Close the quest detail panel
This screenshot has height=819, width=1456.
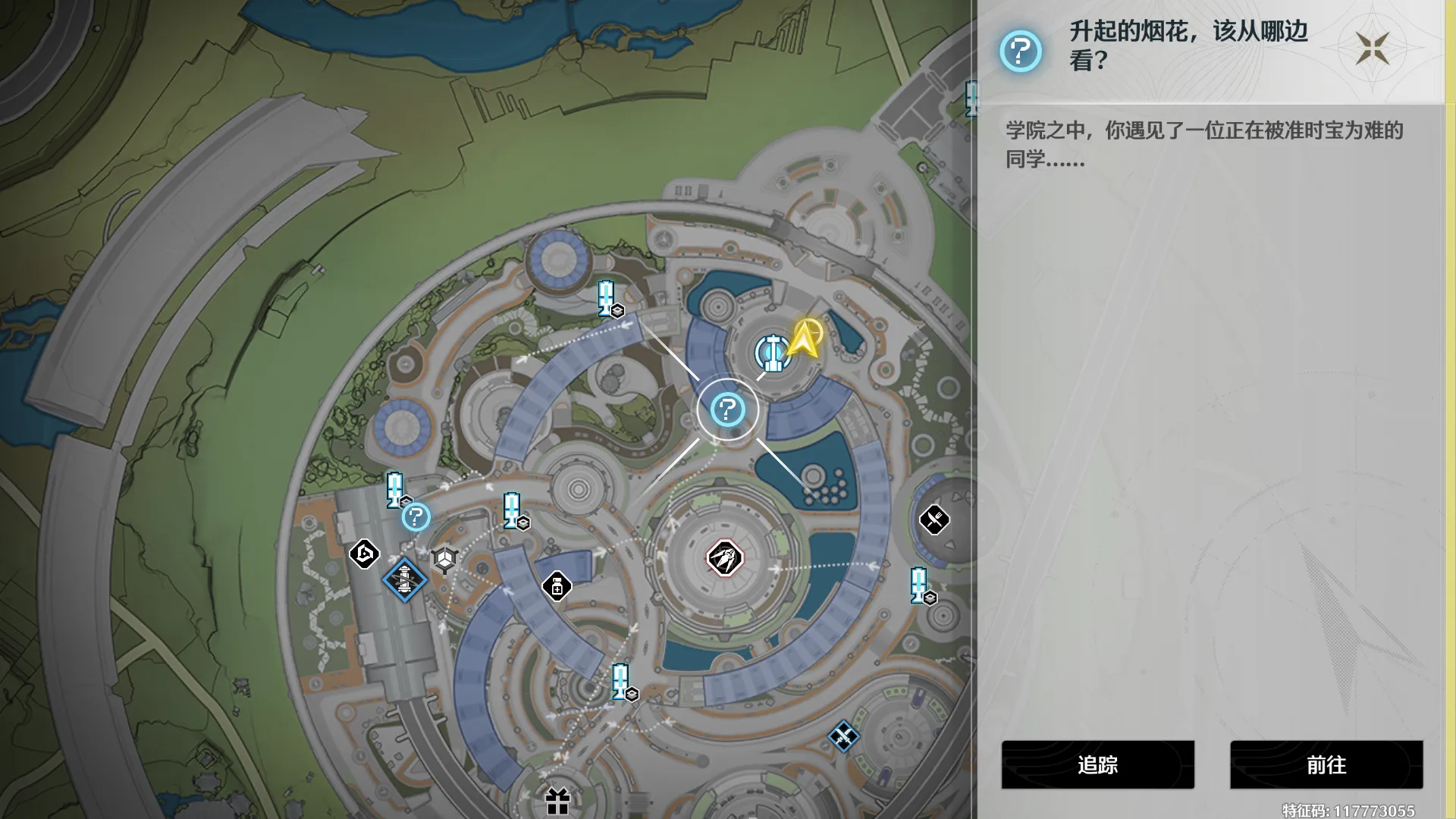[x=1373, y=49]
